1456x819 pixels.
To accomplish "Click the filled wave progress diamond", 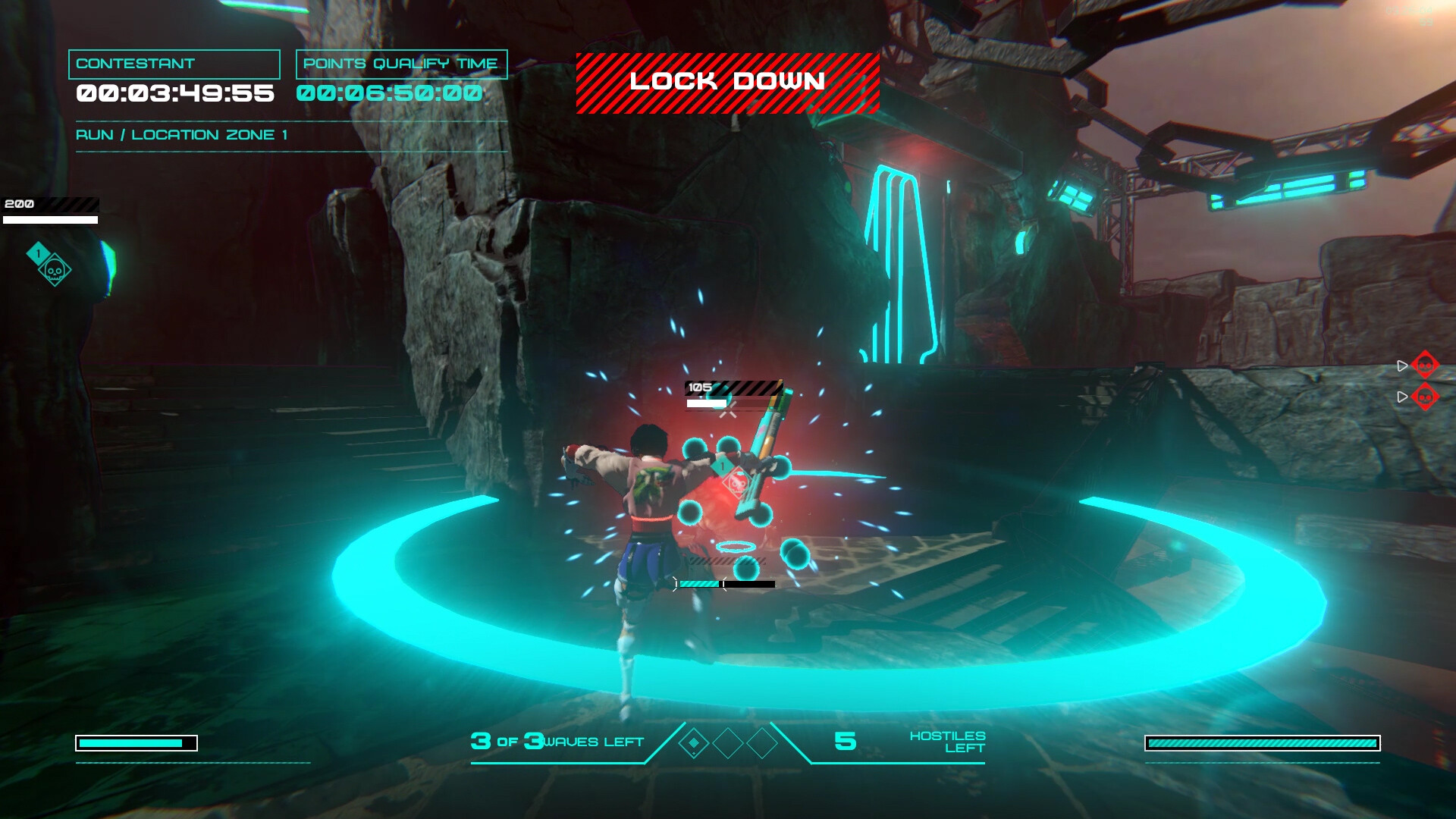I will 693,743.
